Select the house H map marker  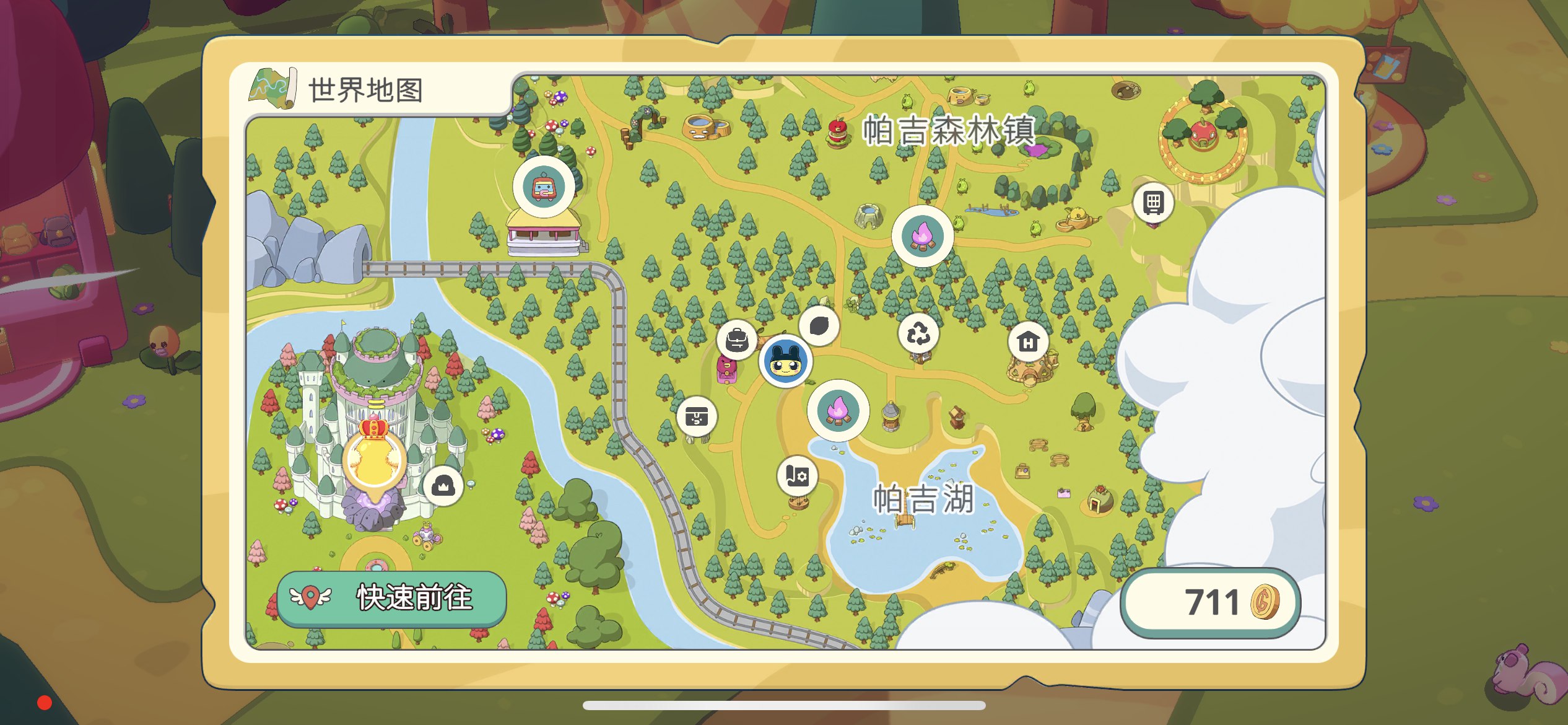pos(1028,341)
